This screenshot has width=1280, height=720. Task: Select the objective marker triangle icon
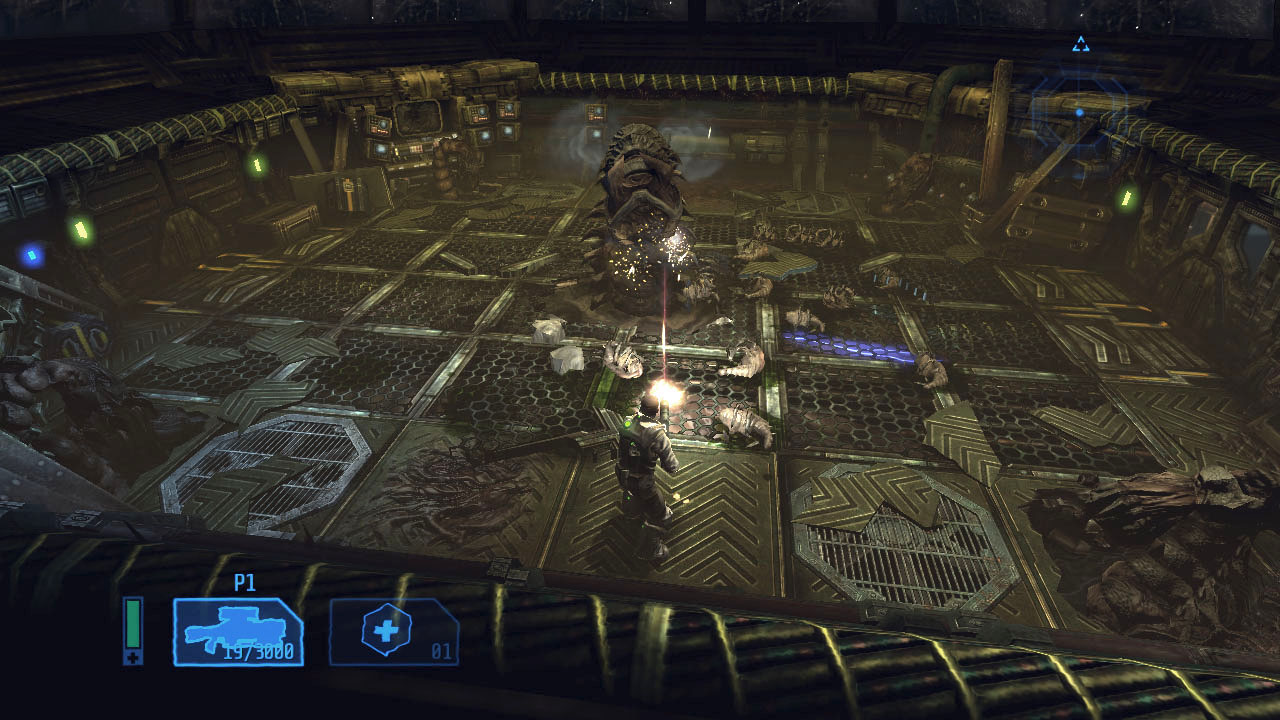pos(1080,44)
